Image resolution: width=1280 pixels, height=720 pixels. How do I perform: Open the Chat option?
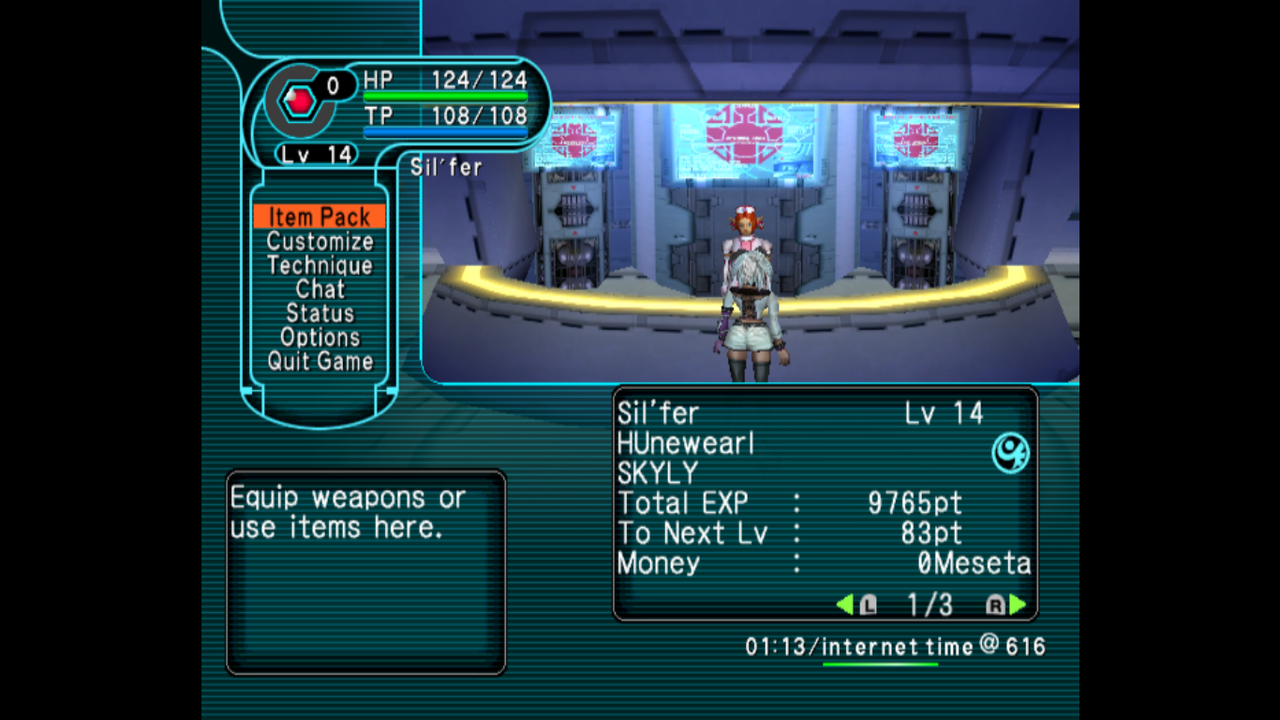click(x=320, y=289)
